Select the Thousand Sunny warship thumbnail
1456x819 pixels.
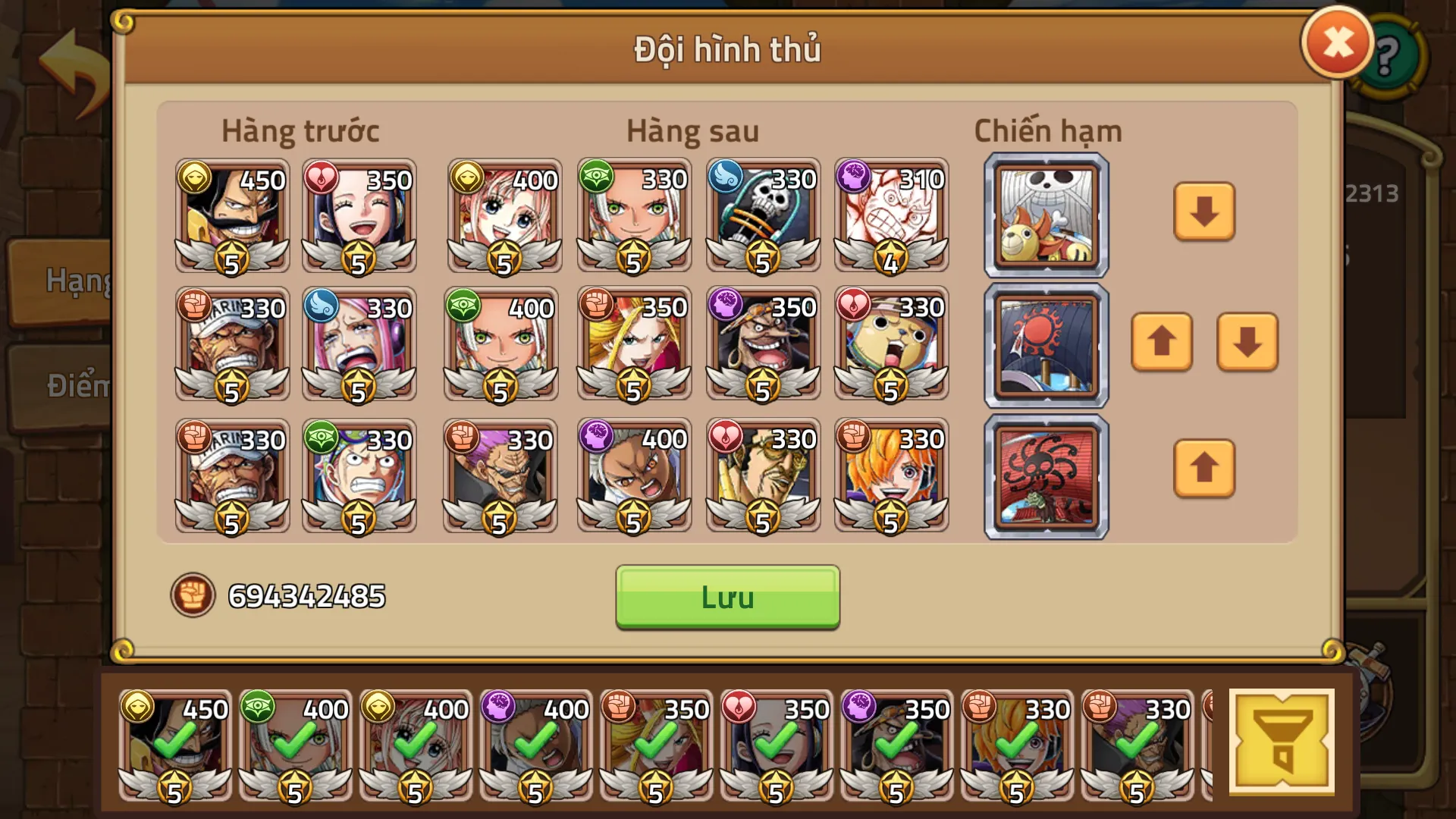tap(1046, 215)
